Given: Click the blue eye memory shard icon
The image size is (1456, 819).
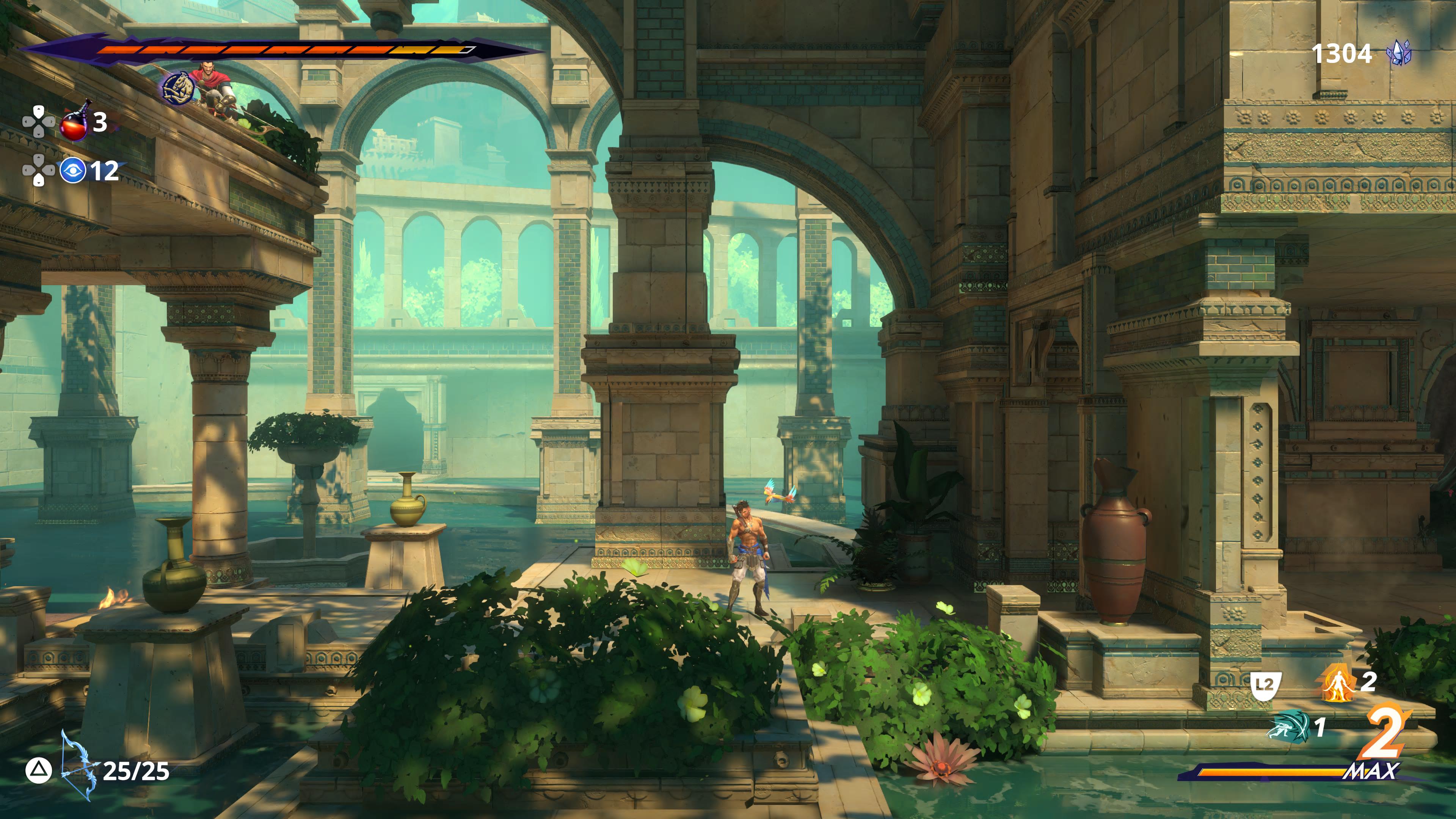Looking at the screenshot, I should pyautogui.click(x=73, y=170).
